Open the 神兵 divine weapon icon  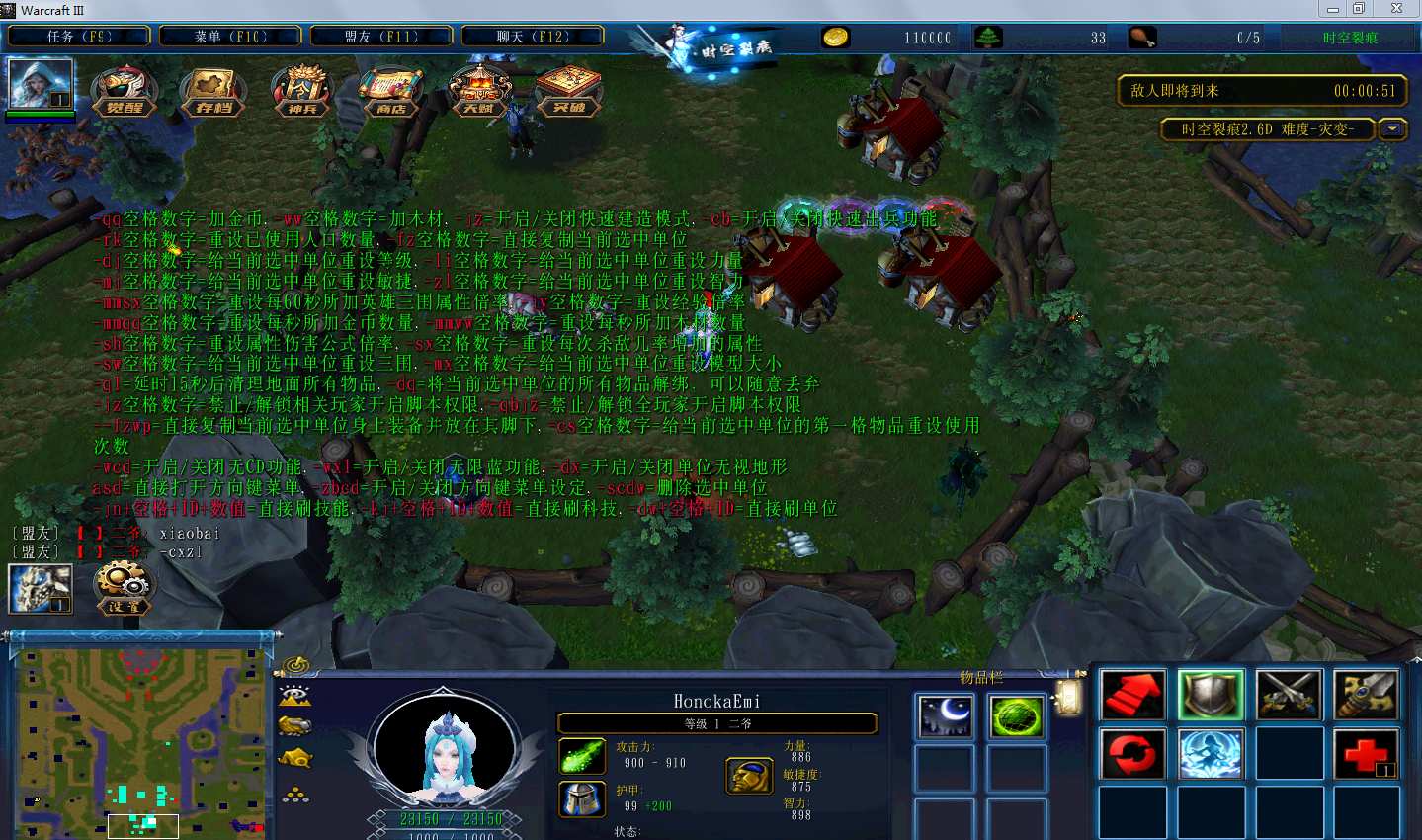(302, 91)
